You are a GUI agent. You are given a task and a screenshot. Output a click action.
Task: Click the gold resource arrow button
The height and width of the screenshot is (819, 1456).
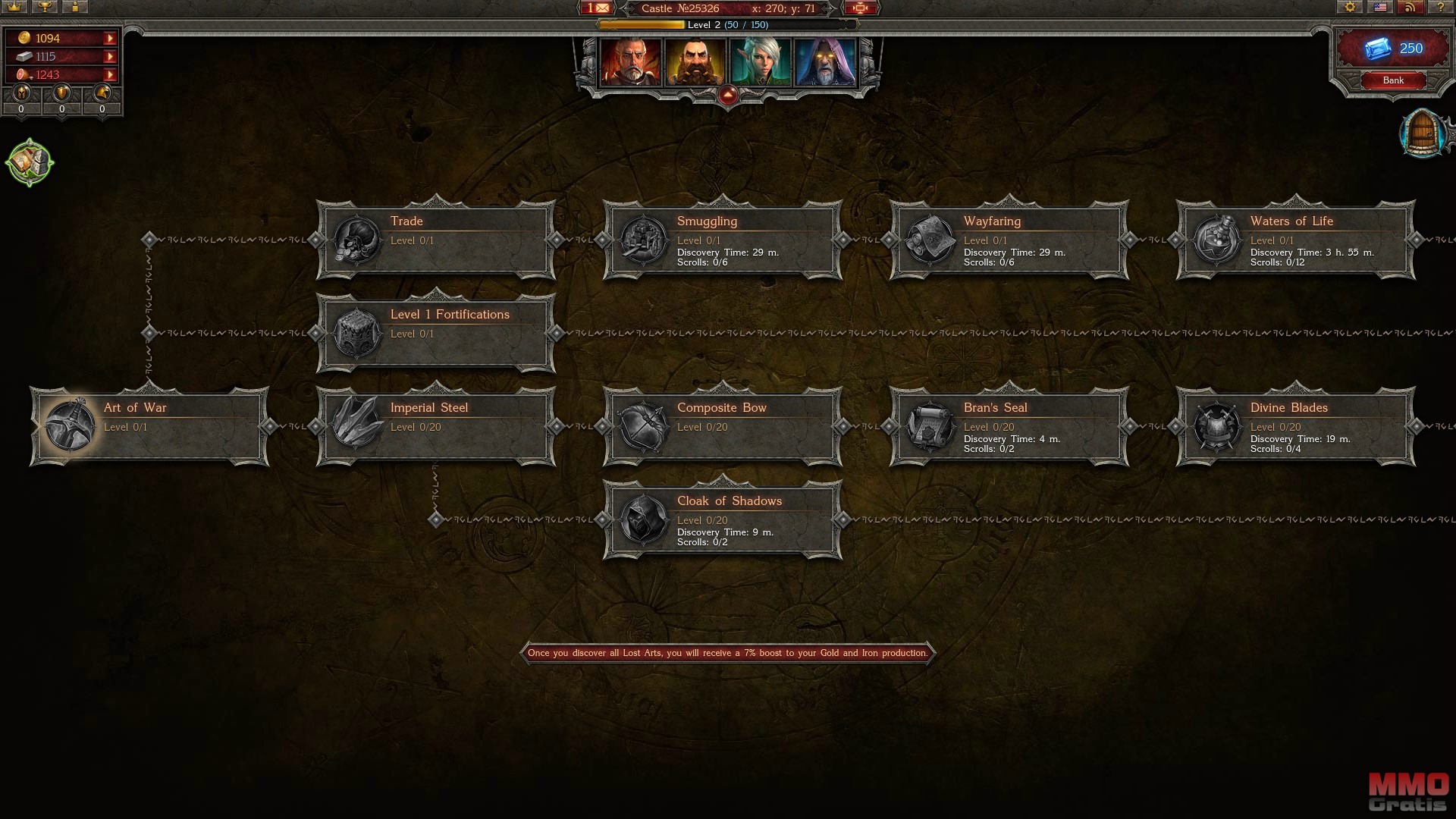click(110, 39)
